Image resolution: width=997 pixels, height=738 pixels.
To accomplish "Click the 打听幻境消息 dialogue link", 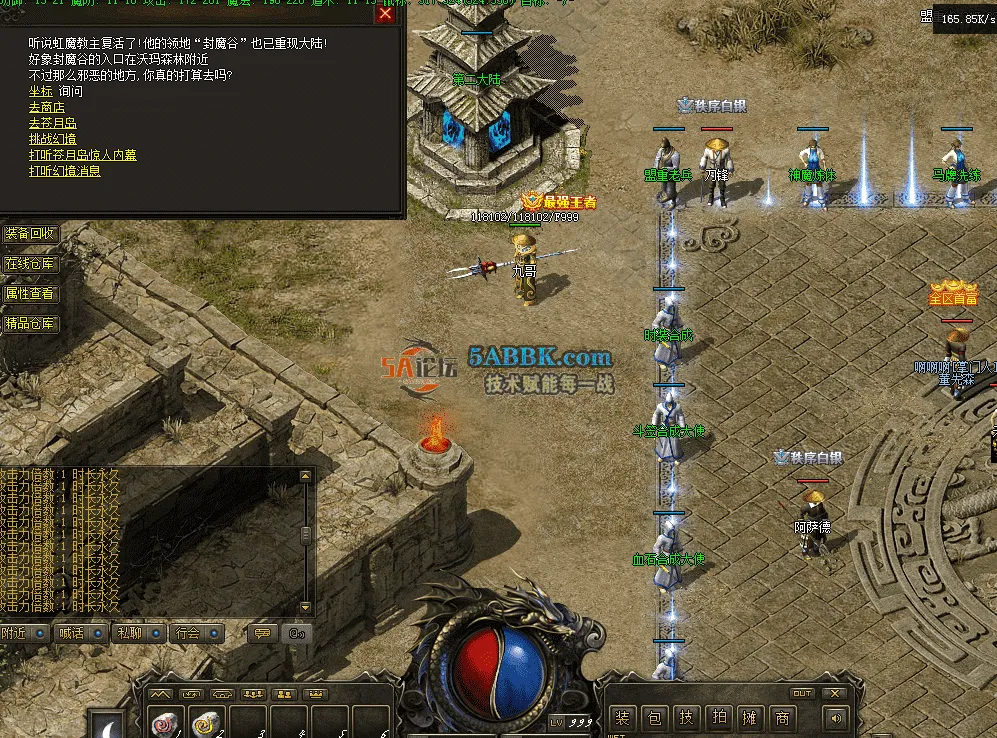I will click(x=65, y=171).
